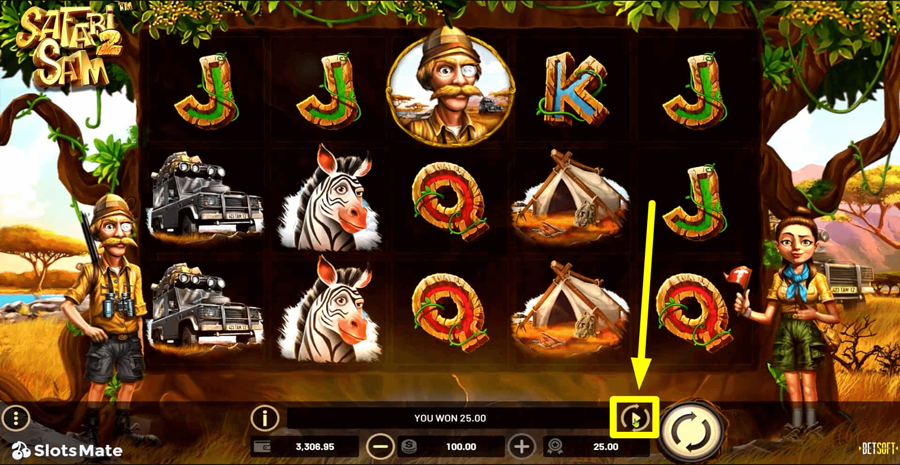Increase the bet with the plus button
This screenshot has height=465, width=900.
(521, 446)
